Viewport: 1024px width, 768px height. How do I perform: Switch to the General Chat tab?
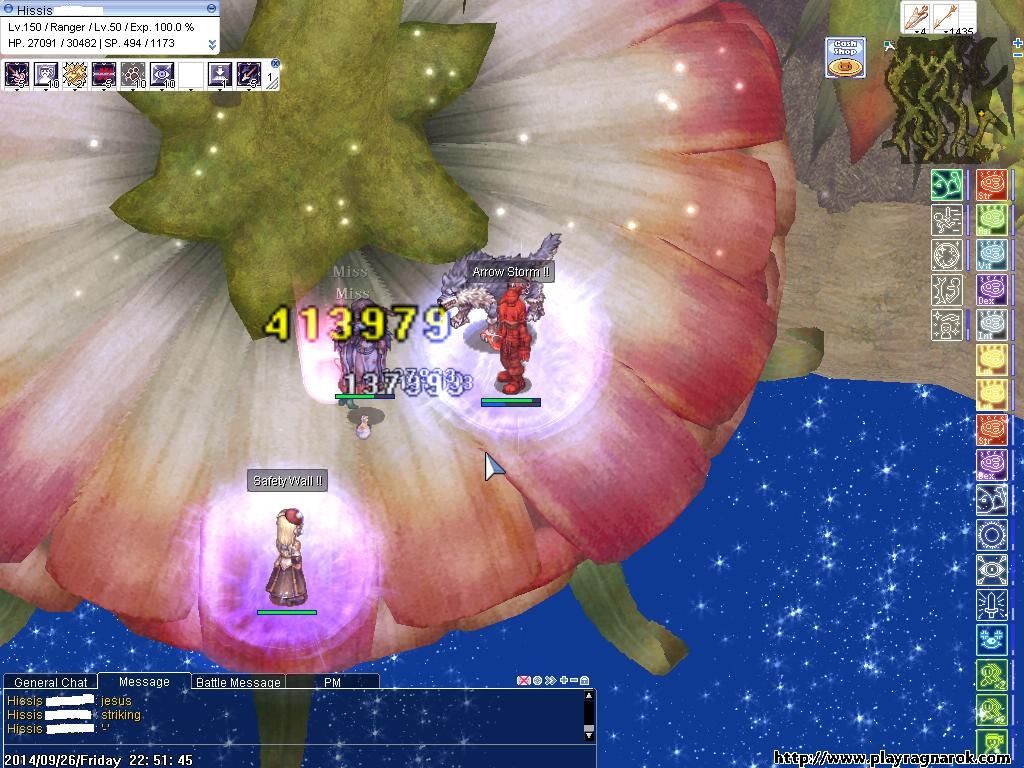(x=50, y=682)
